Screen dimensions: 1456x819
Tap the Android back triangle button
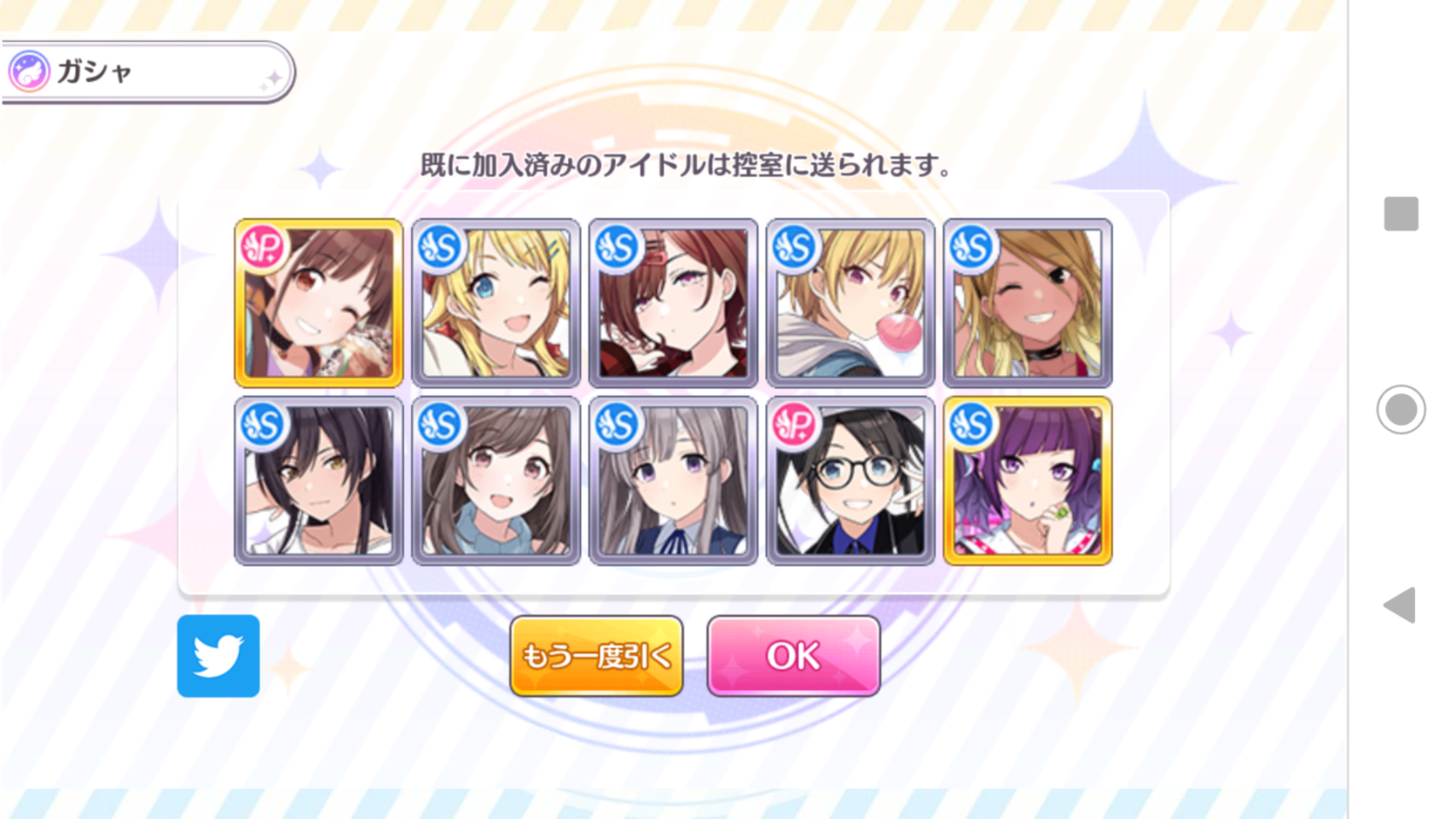click(x=1401, y=605)
